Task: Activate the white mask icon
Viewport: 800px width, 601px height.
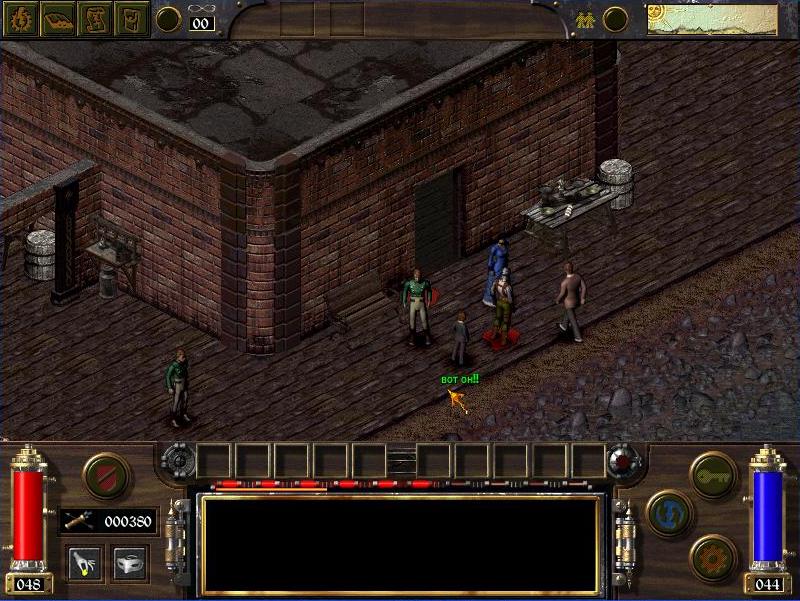Action: click(x=130, y=562)
